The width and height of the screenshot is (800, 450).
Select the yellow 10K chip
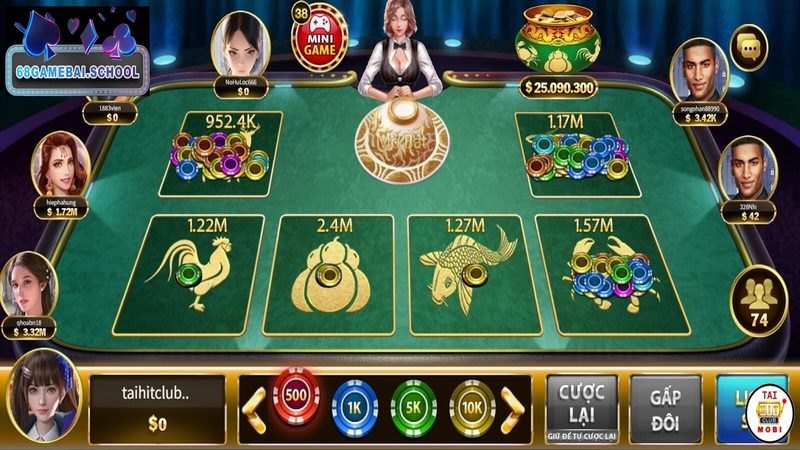click(472, 406)
